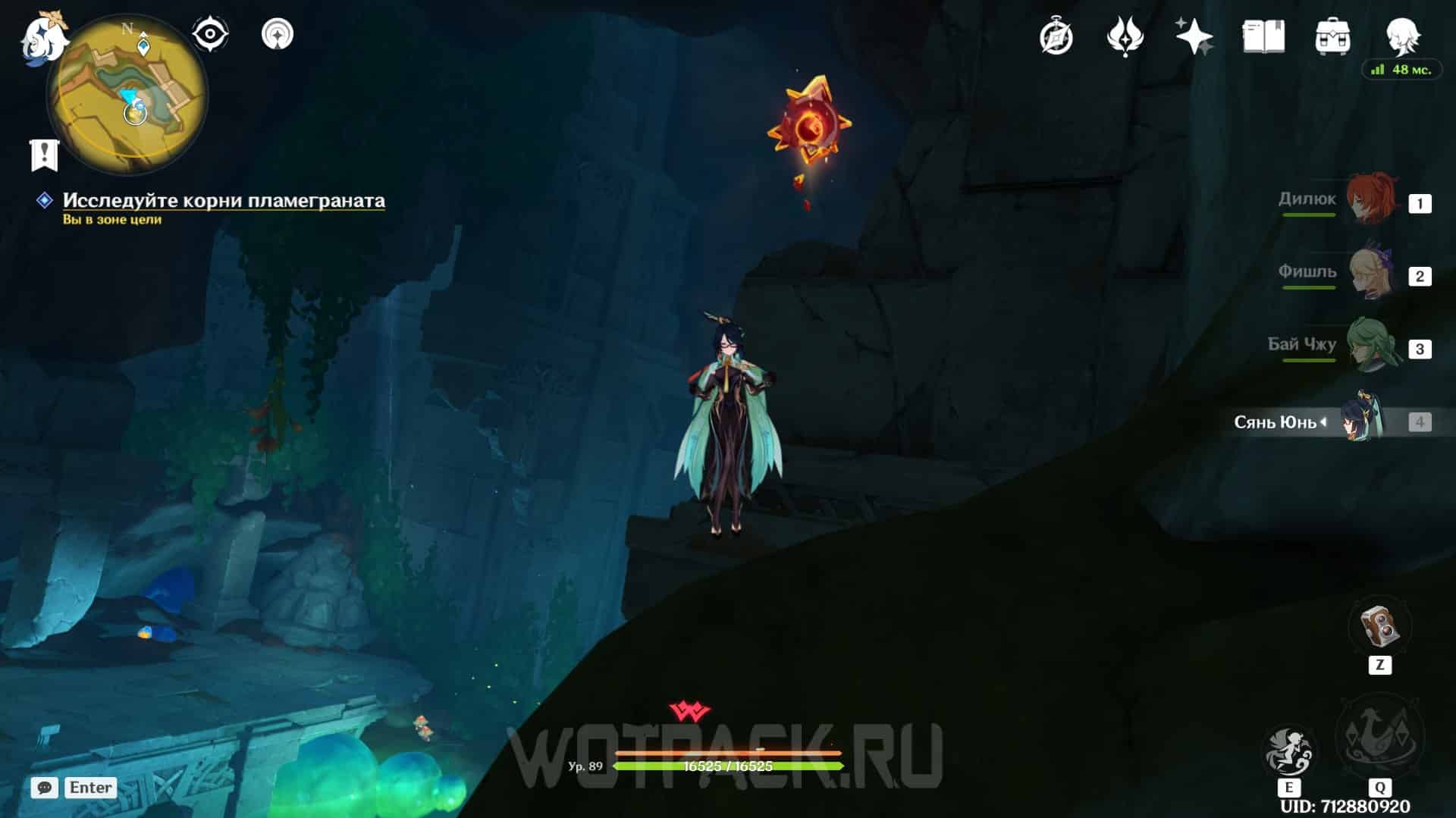Open the chat box speech bubble
The width and height of the screenshot is (1456, 818).
point(45,788)
